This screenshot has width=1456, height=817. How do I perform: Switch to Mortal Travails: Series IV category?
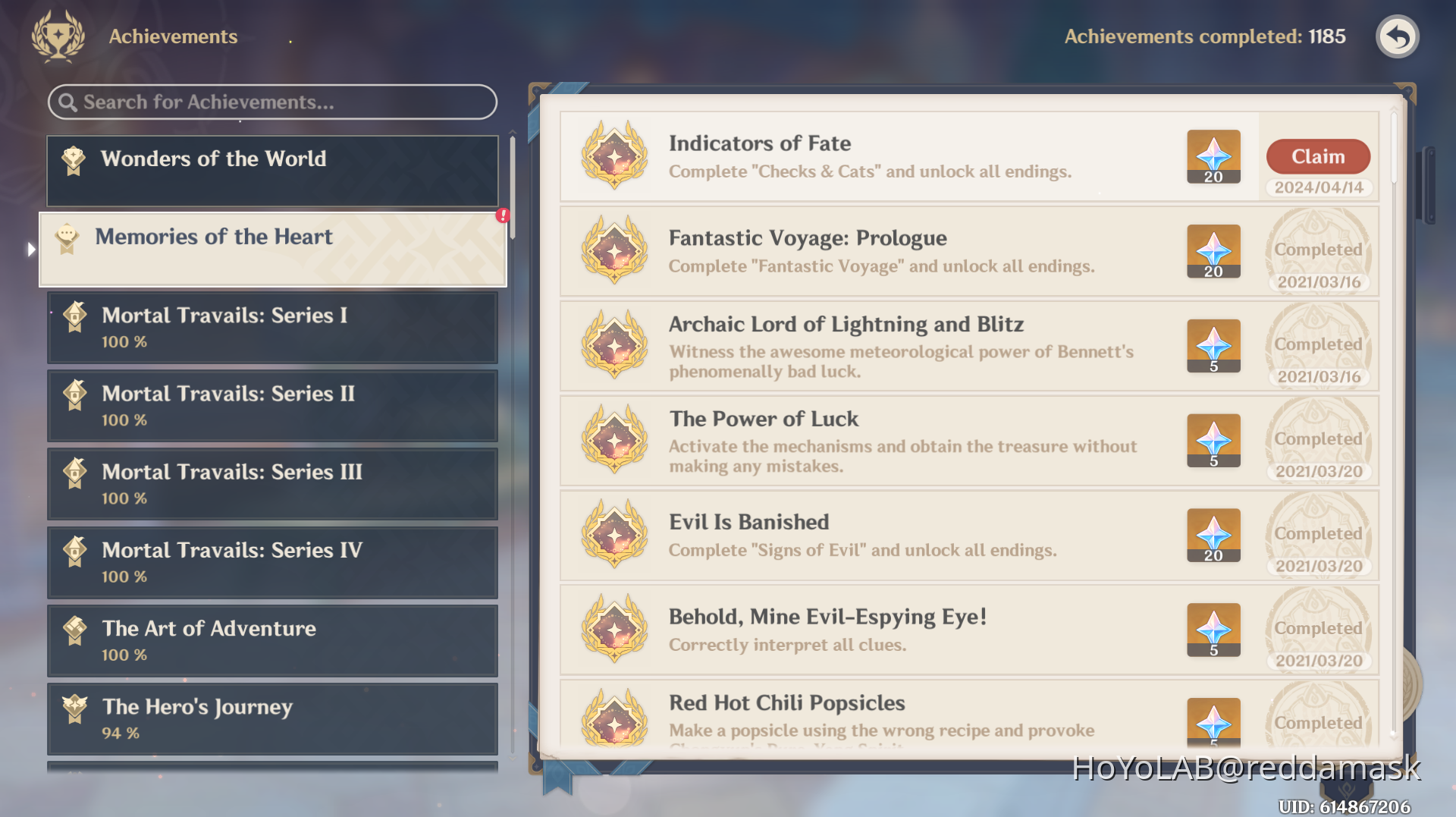(x=272, y=562)
